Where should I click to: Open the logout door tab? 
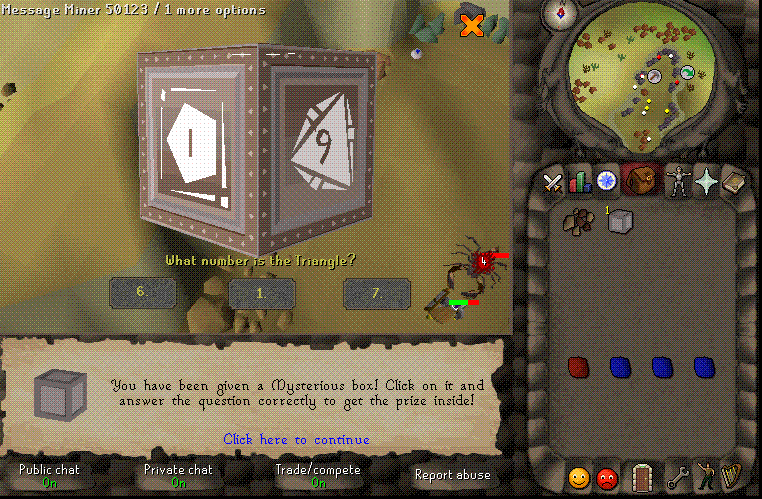[x=641, y=477]
